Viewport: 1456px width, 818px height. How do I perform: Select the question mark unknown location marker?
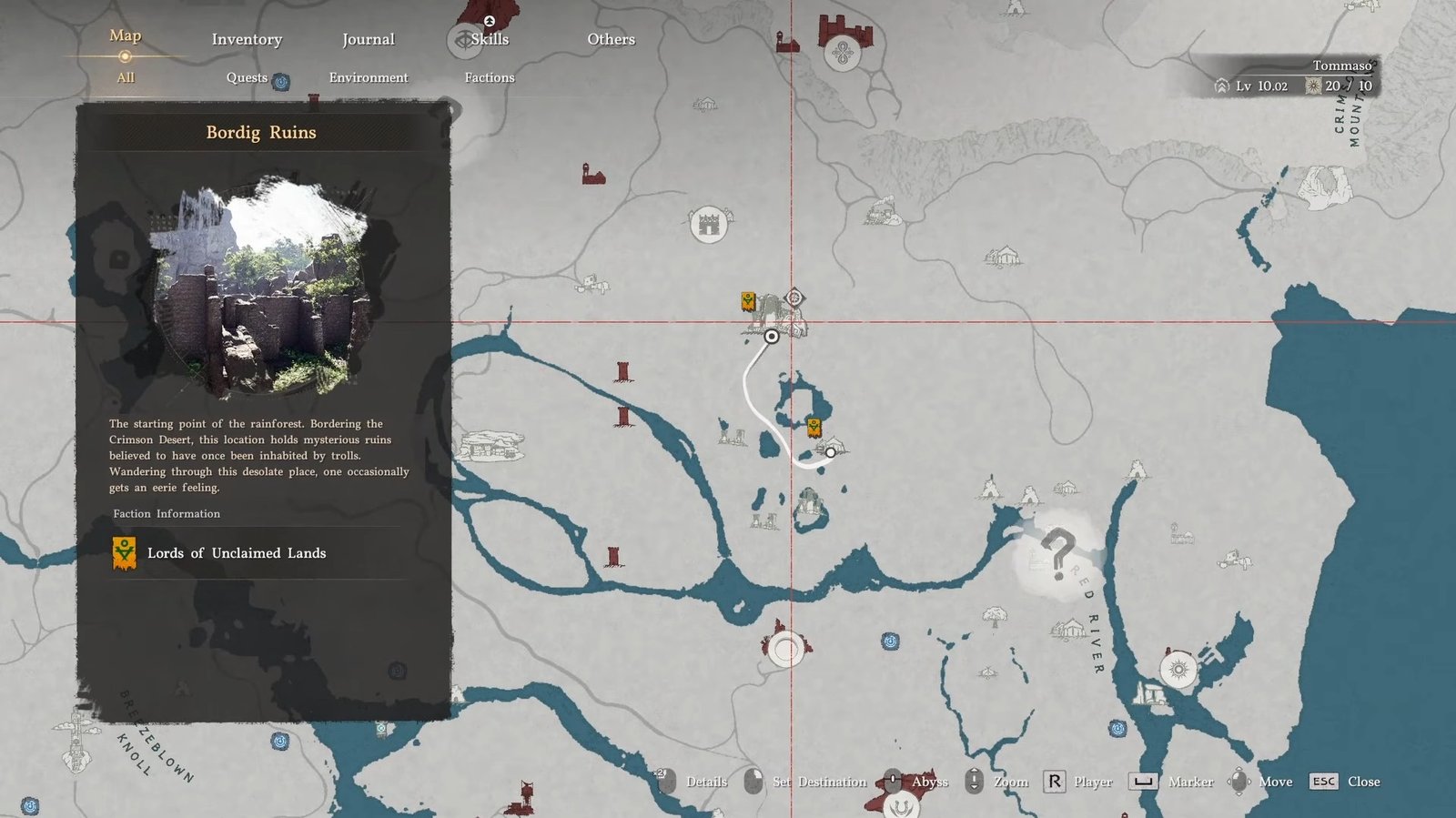(x=1057, y=553)
